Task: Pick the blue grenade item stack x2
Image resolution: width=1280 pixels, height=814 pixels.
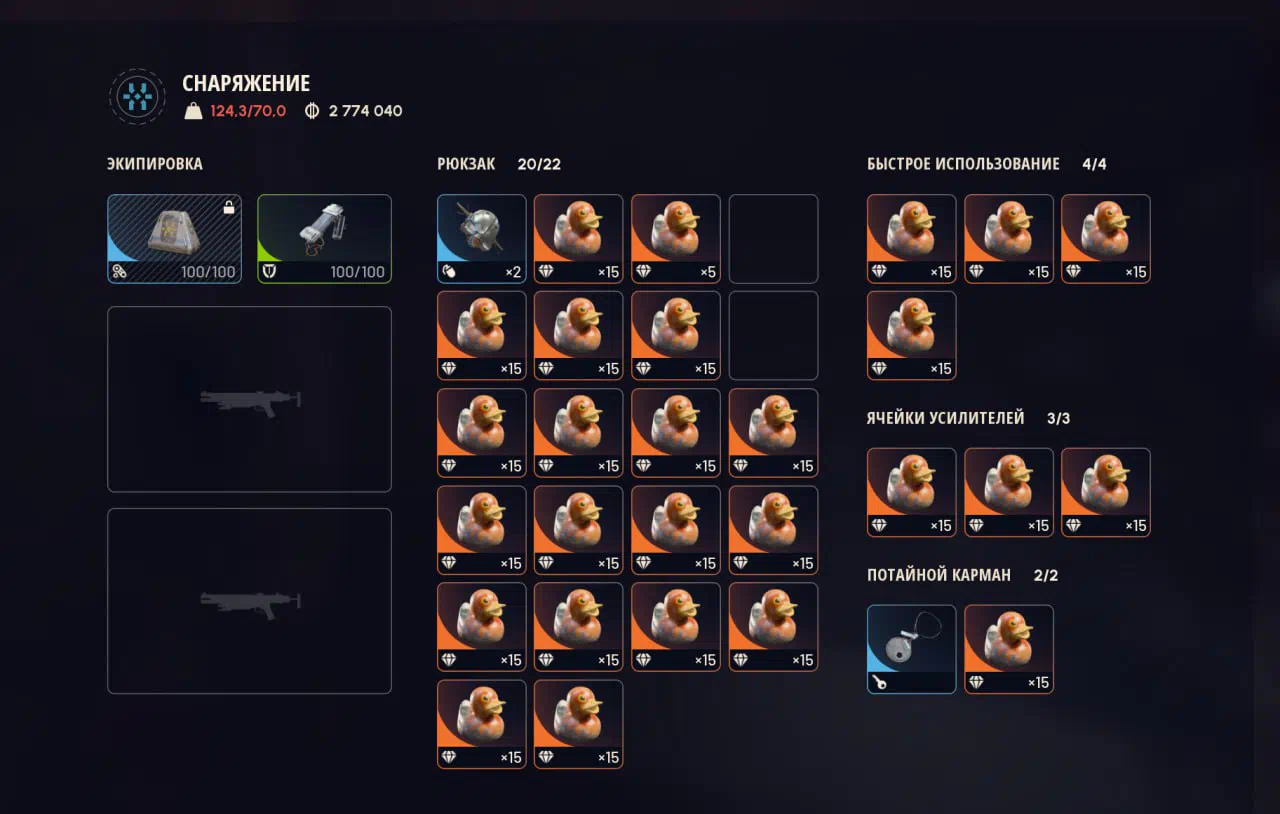Action: click(x=481, y=238)
